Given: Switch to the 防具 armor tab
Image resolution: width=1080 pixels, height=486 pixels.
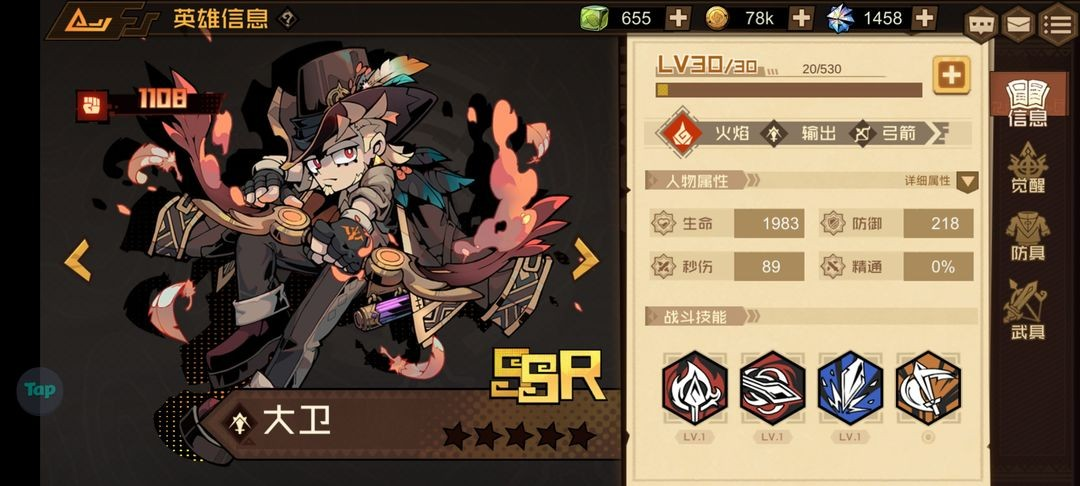Looking at the screenshot, I should (x=1027, y=235).
